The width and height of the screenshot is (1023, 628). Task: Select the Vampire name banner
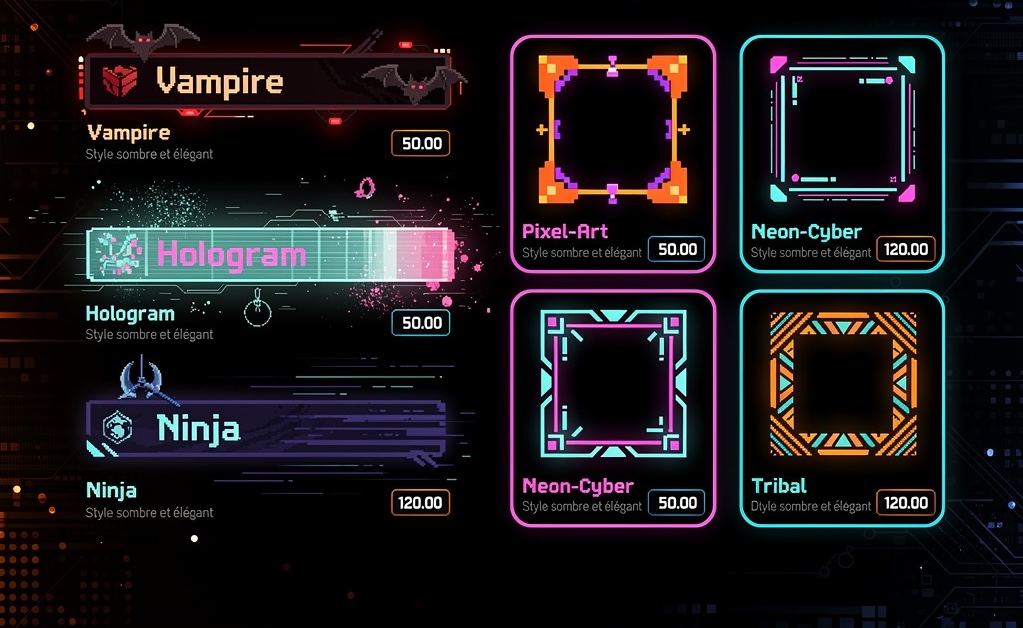pyautogui.click(x=268, y=81)
